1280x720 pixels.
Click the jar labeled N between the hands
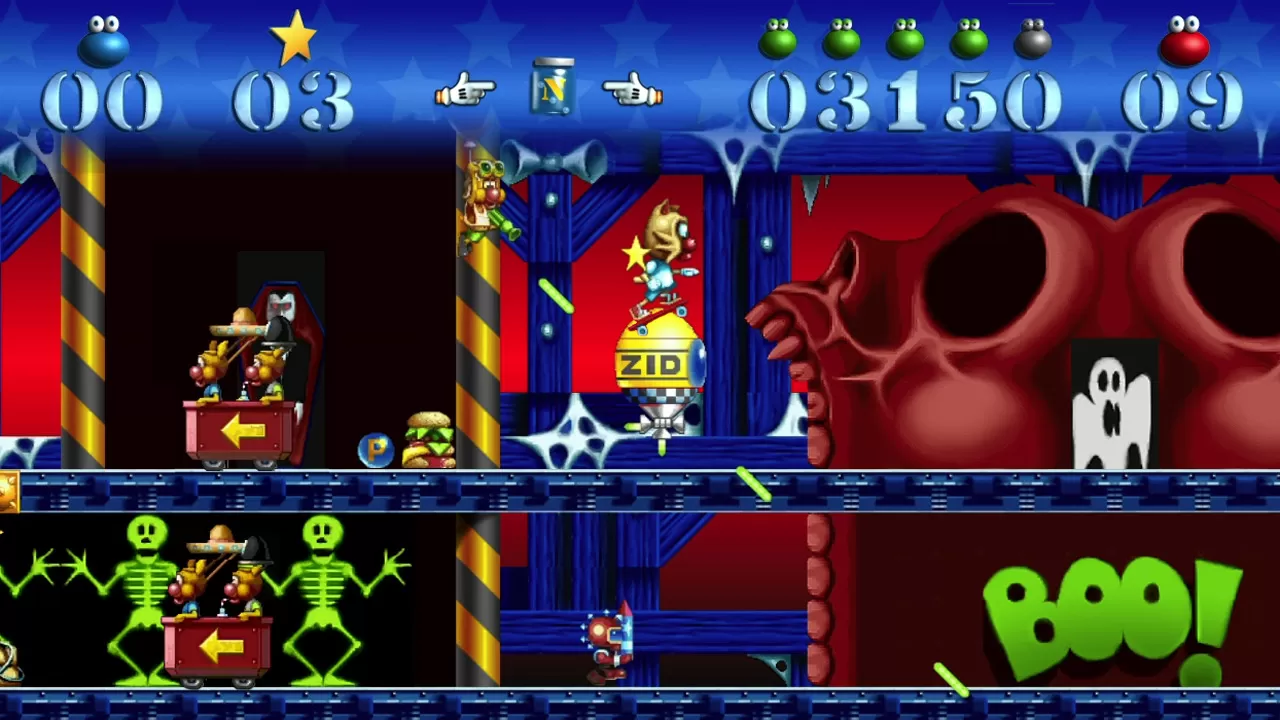(553, 85)
